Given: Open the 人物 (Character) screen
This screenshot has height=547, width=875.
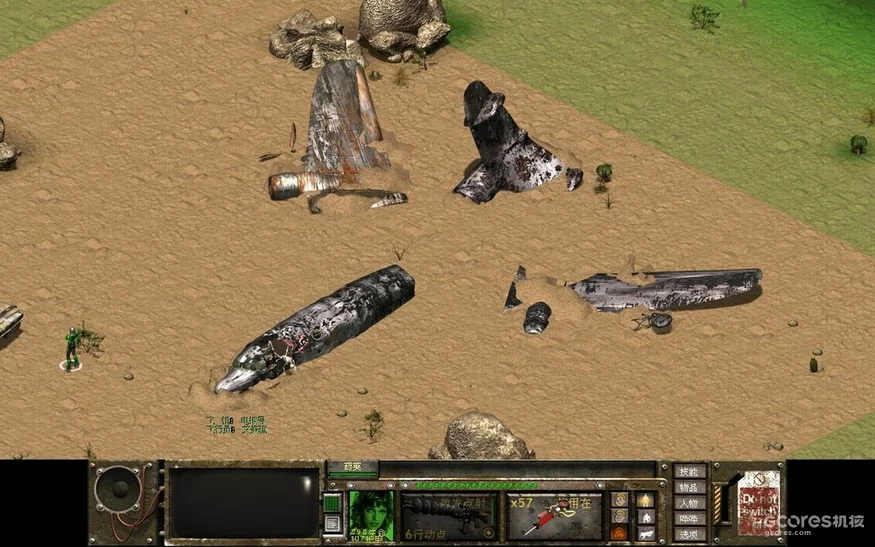Looking at the screenshot, I should [689, 503].
